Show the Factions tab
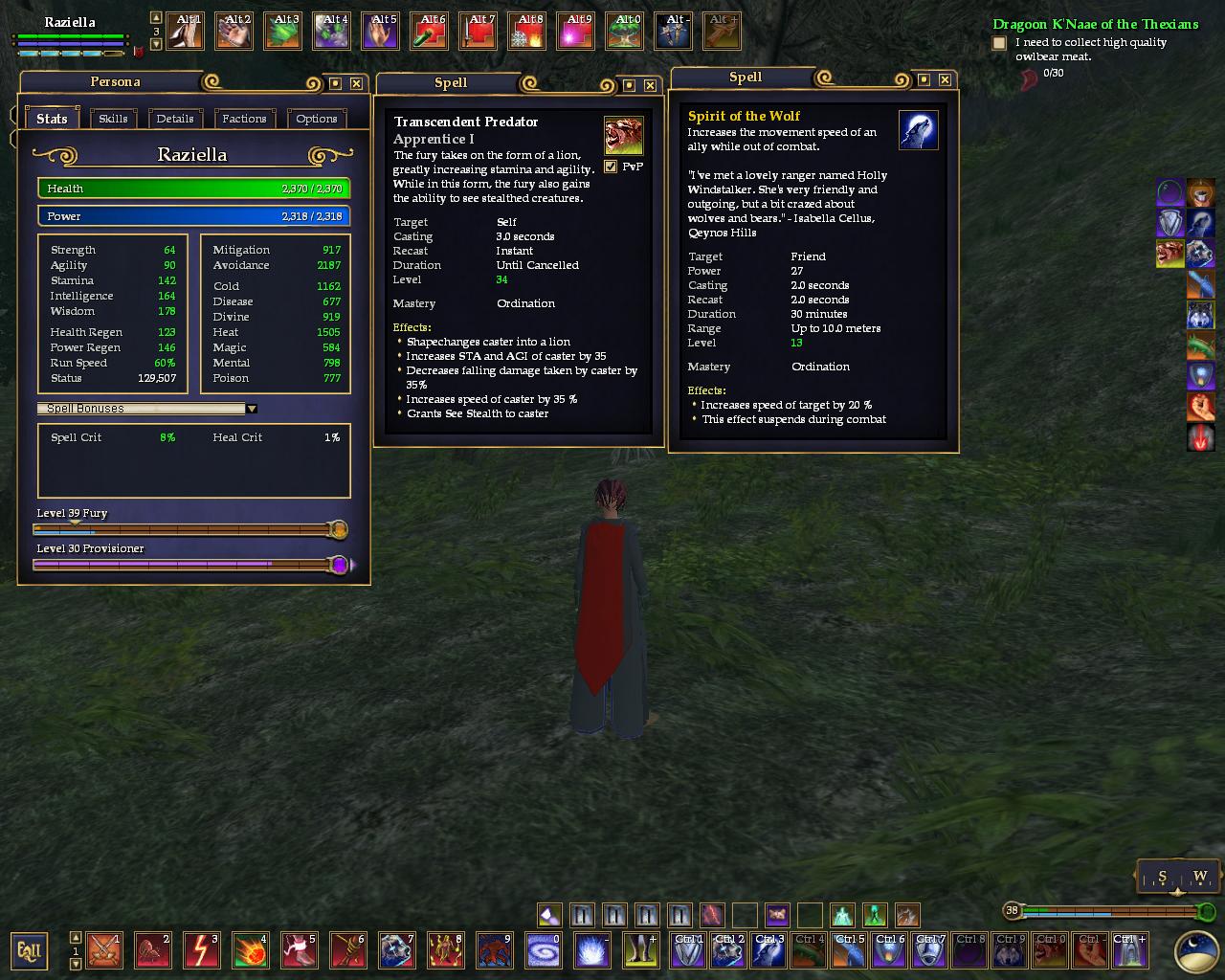1225x980 pixels. 244,119
